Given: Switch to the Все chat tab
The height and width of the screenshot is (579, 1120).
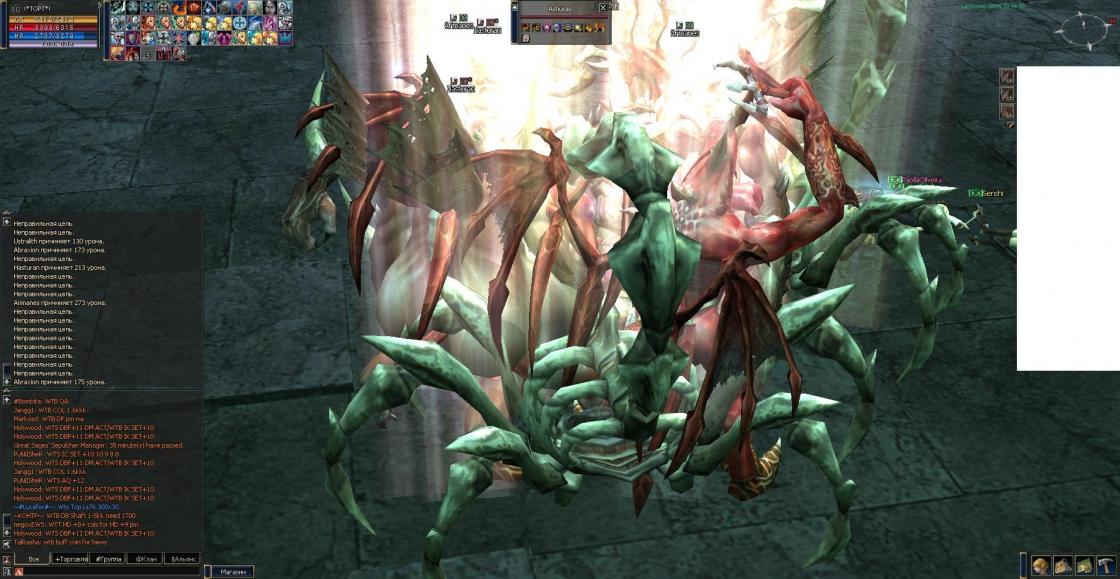Looking at the screenshot, I should [34, 559].
